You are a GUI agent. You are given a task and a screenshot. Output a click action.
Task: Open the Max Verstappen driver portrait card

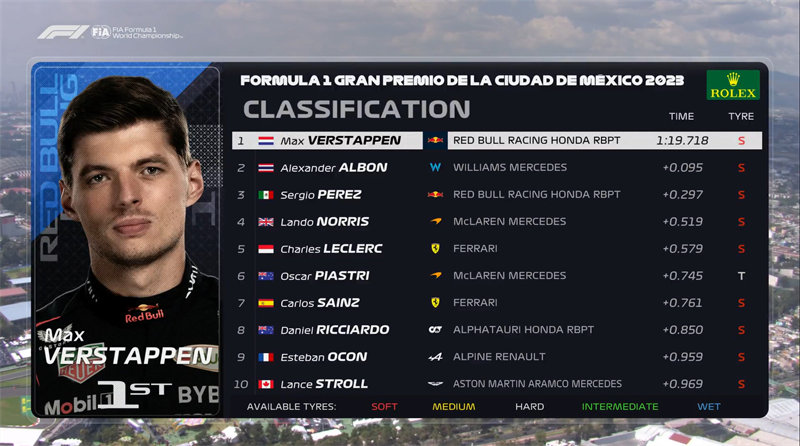coord(127,240)
